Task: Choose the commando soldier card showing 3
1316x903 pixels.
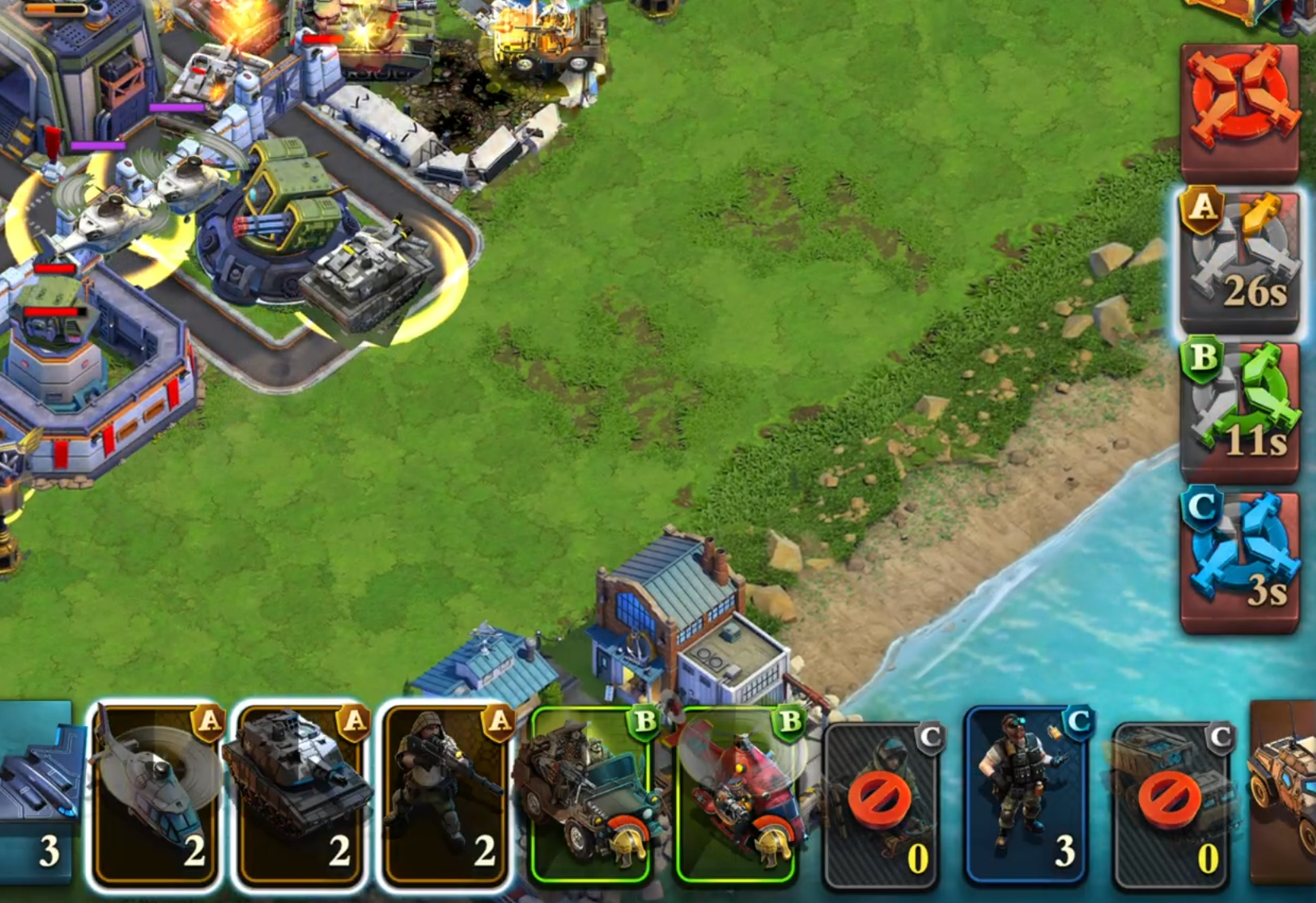Action: [x=1027, y=796]
